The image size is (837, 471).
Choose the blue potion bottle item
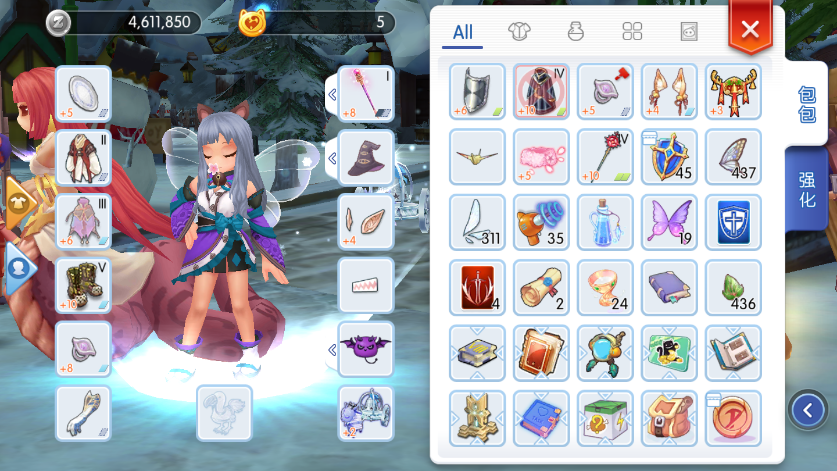(605, 221)
